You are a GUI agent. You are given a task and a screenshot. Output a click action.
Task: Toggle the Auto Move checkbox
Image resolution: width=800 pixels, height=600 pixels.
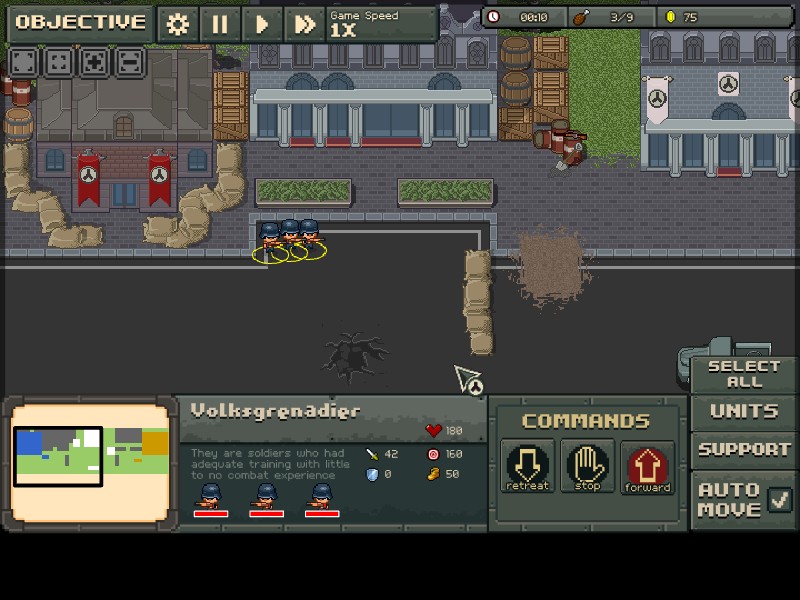780,497
